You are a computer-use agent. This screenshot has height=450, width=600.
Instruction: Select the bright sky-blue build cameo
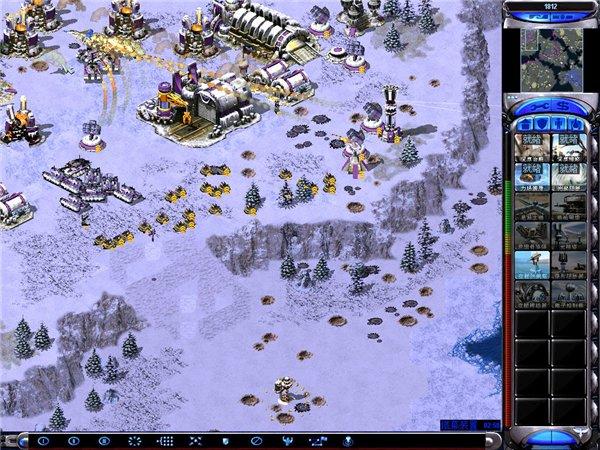(532, 265)
